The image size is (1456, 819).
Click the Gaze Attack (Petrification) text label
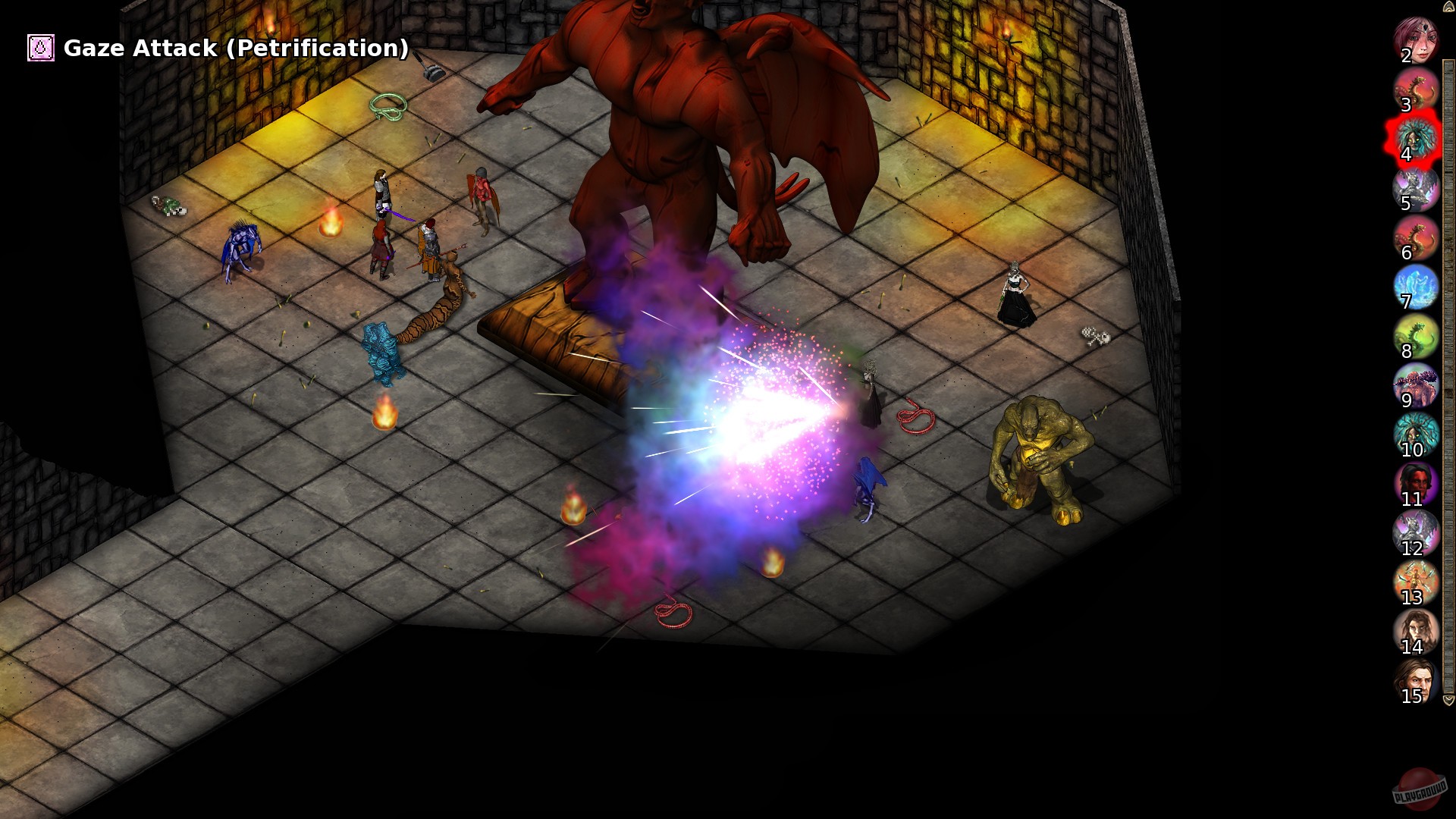tap(235, 48)
